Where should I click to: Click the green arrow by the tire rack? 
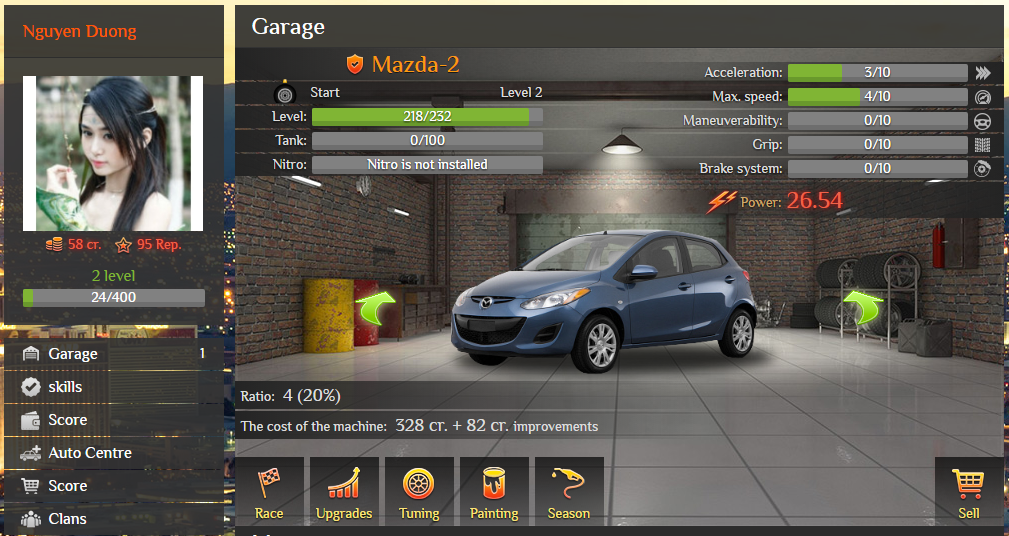coord(863,309)
